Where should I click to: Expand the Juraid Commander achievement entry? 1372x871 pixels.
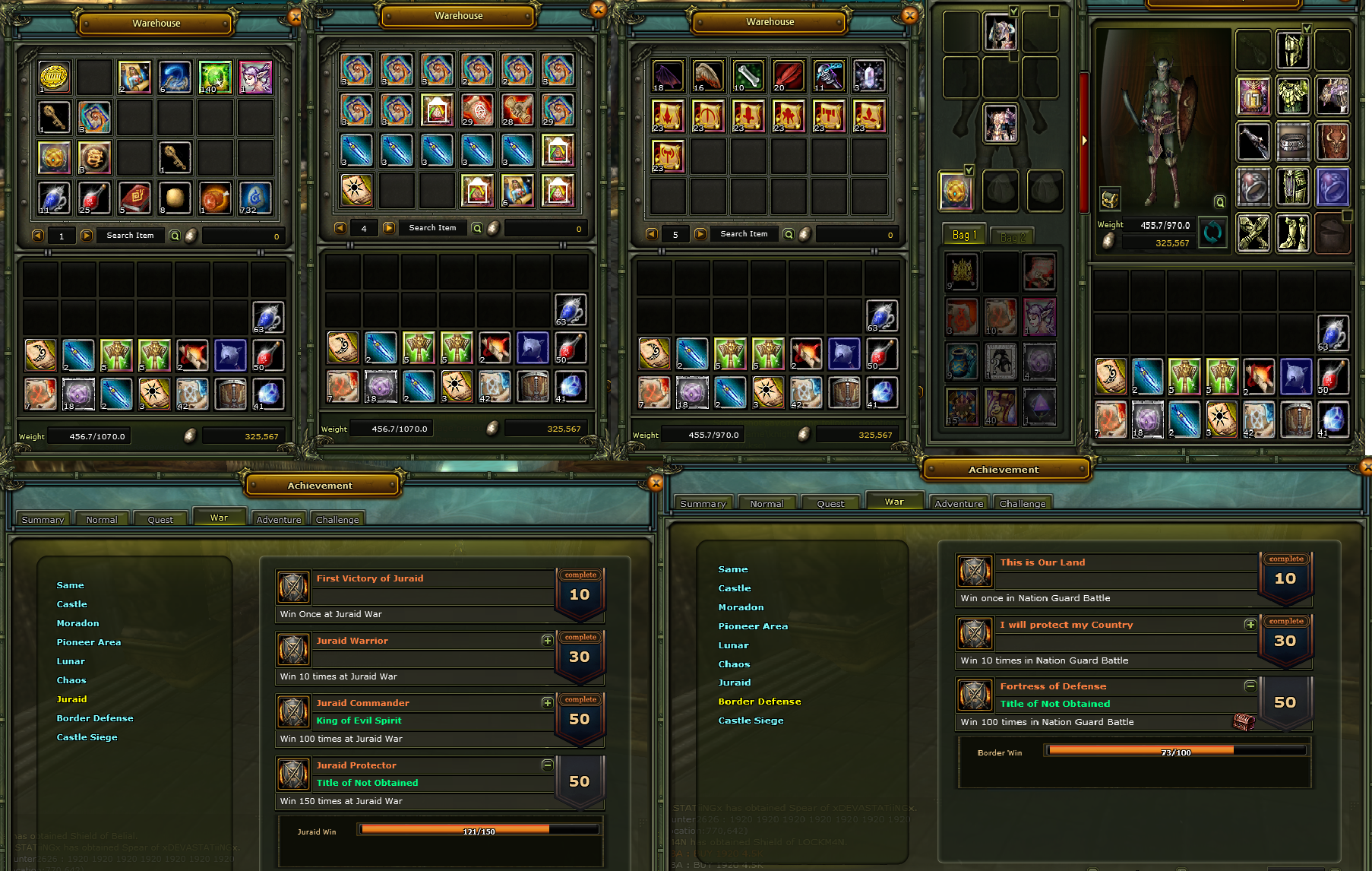[x=547, y=703]
